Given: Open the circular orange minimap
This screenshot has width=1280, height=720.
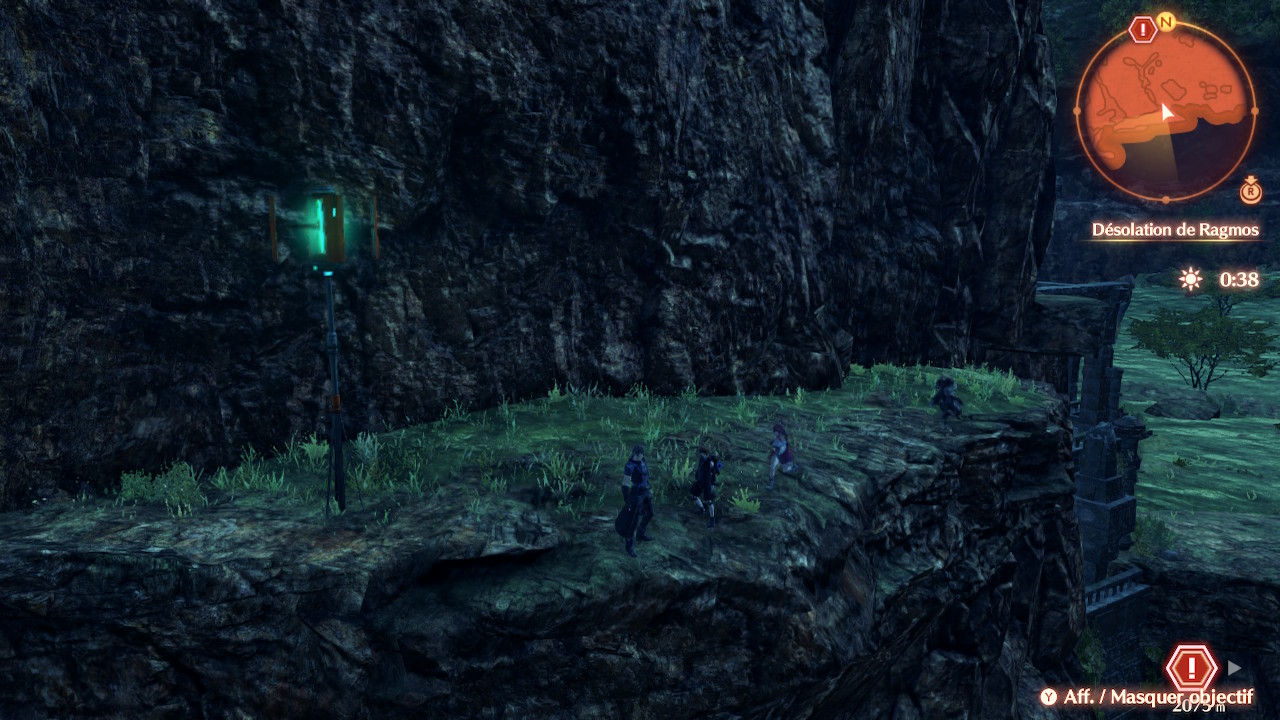Looking at the screenshot, I should [1166, 110].
